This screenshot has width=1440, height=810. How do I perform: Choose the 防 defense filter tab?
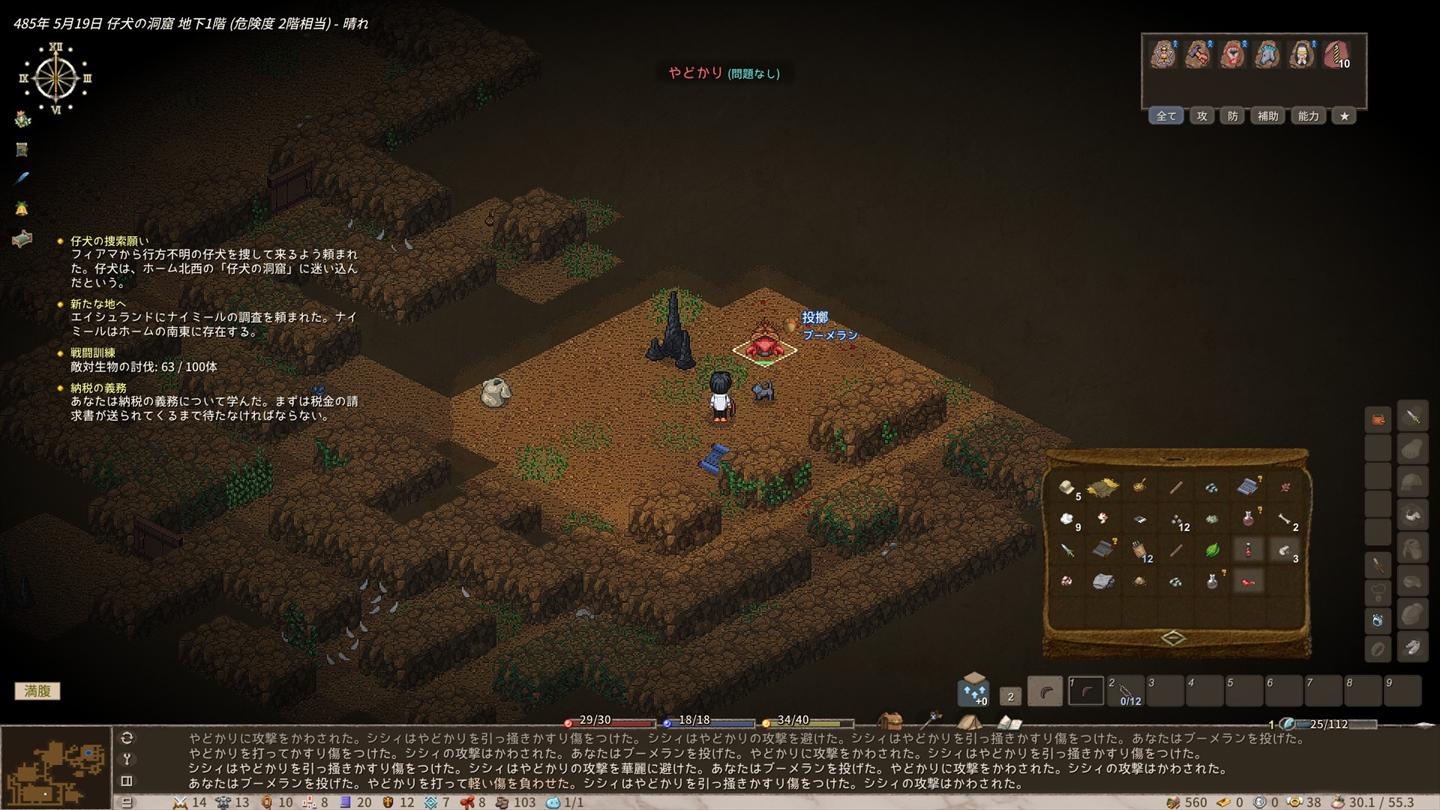(x=1232, y=116)
